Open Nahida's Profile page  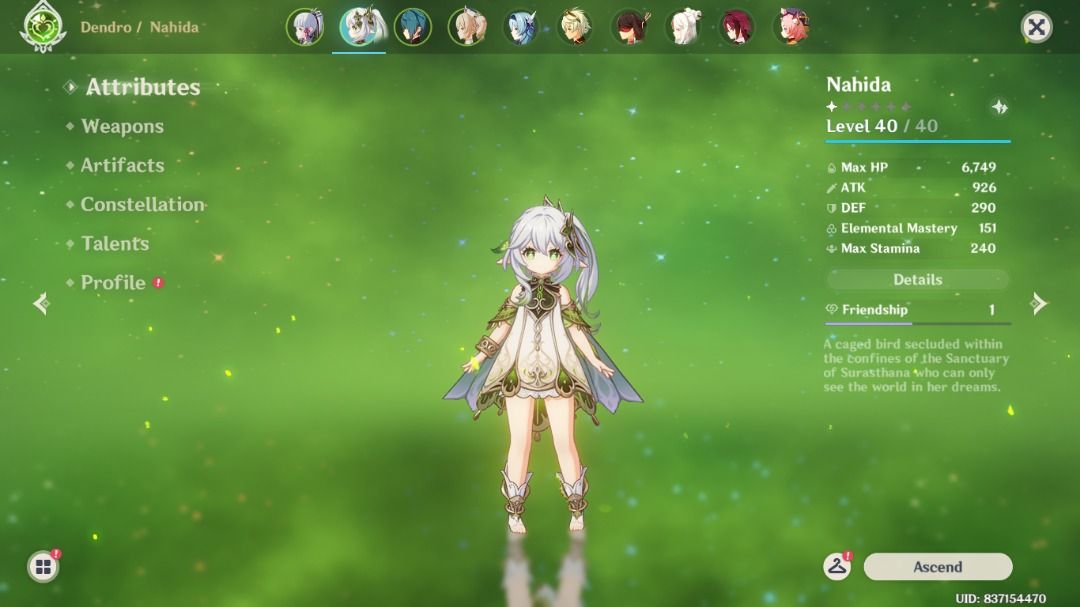[x=113, y=283]
